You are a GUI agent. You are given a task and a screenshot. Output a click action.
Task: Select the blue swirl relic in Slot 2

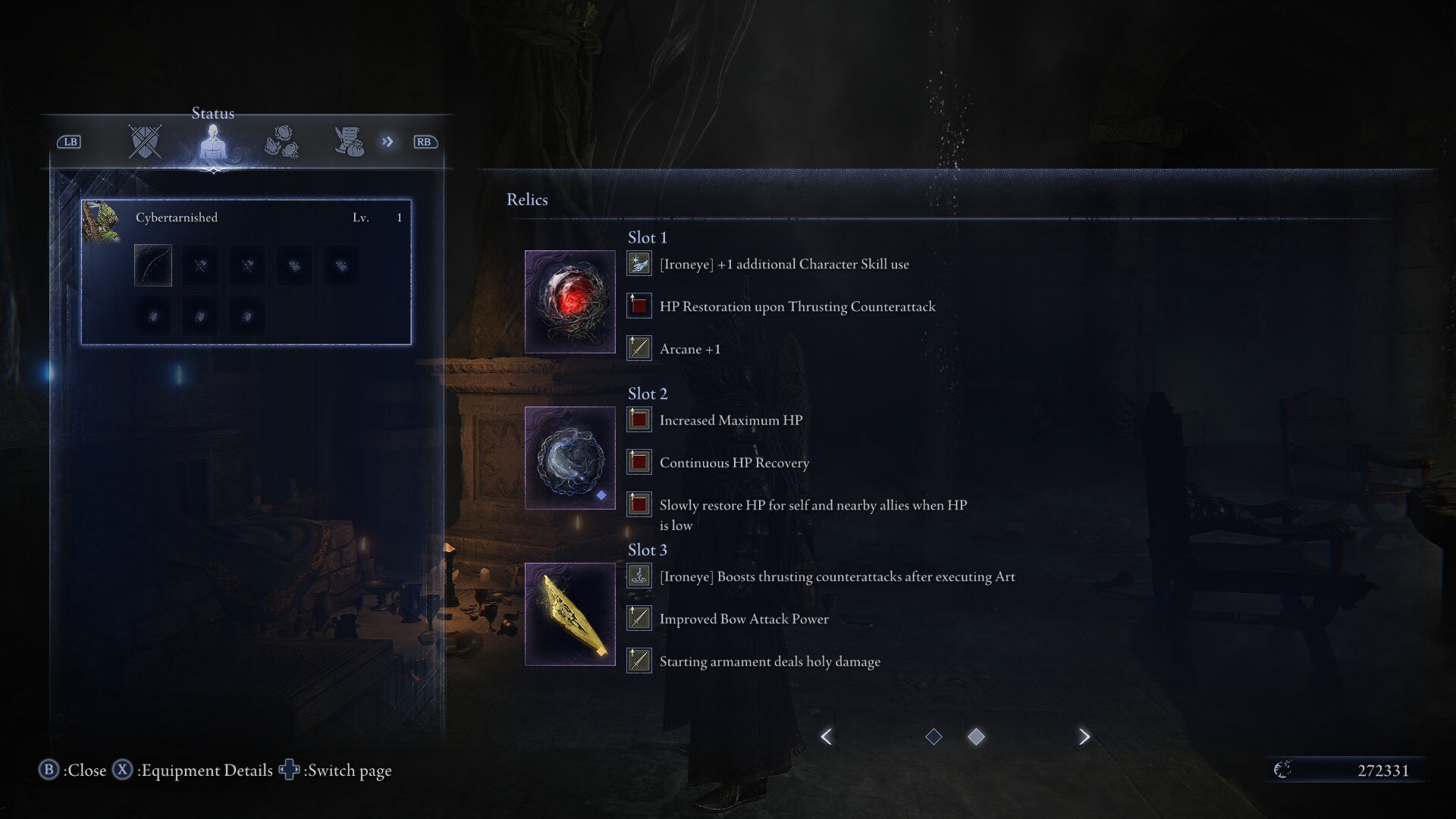(570, 458)
